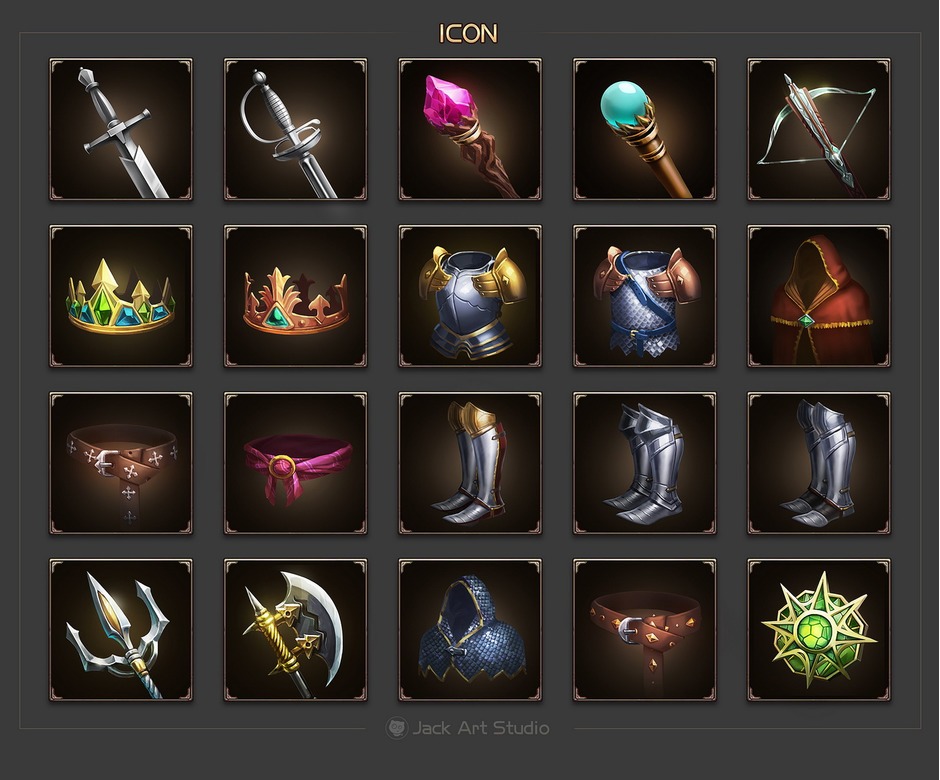
Task: Pick the pink crystal staff
Action: coord(470,129)
